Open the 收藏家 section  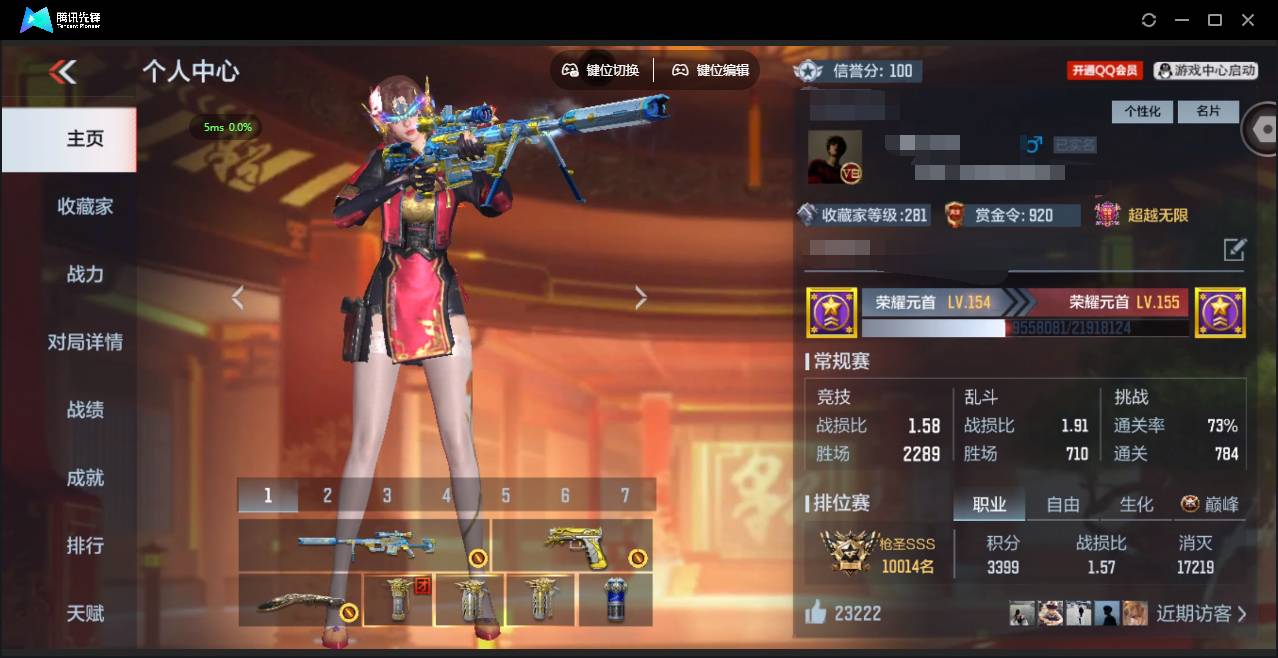[x=85, y=206]
